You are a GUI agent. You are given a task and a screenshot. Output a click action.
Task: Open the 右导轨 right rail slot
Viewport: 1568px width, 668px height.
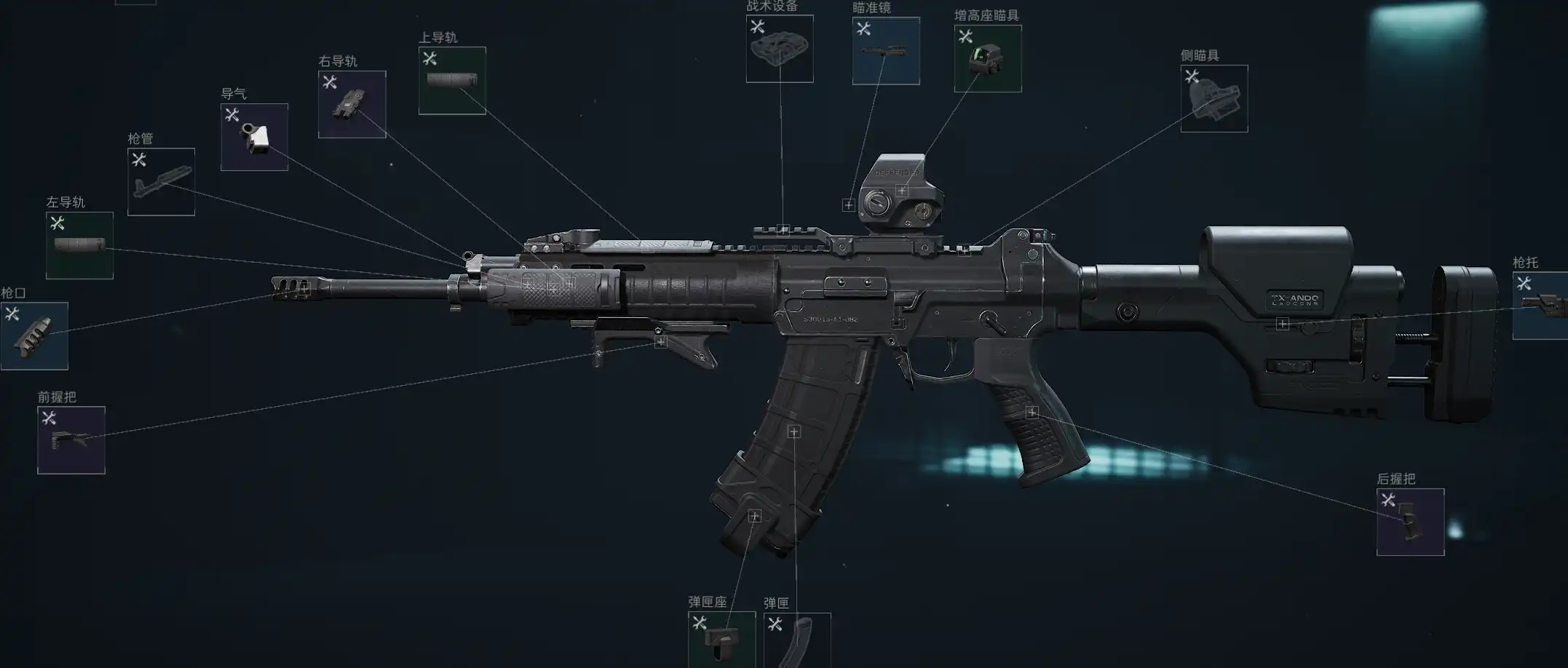352,104
